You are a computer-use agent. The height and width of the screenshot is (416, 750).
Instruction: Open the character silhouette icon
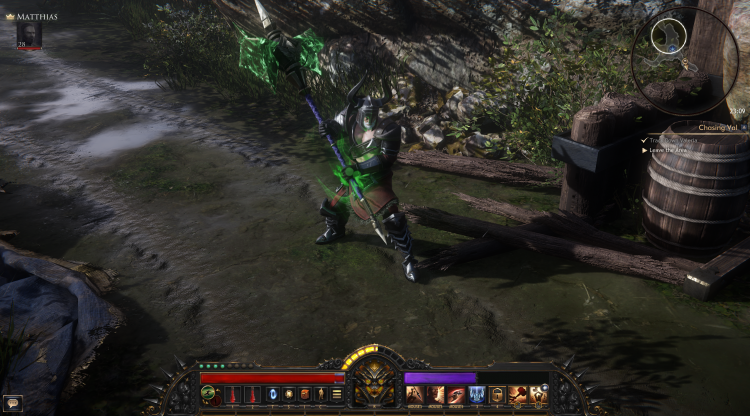click(x=321, y=394)
